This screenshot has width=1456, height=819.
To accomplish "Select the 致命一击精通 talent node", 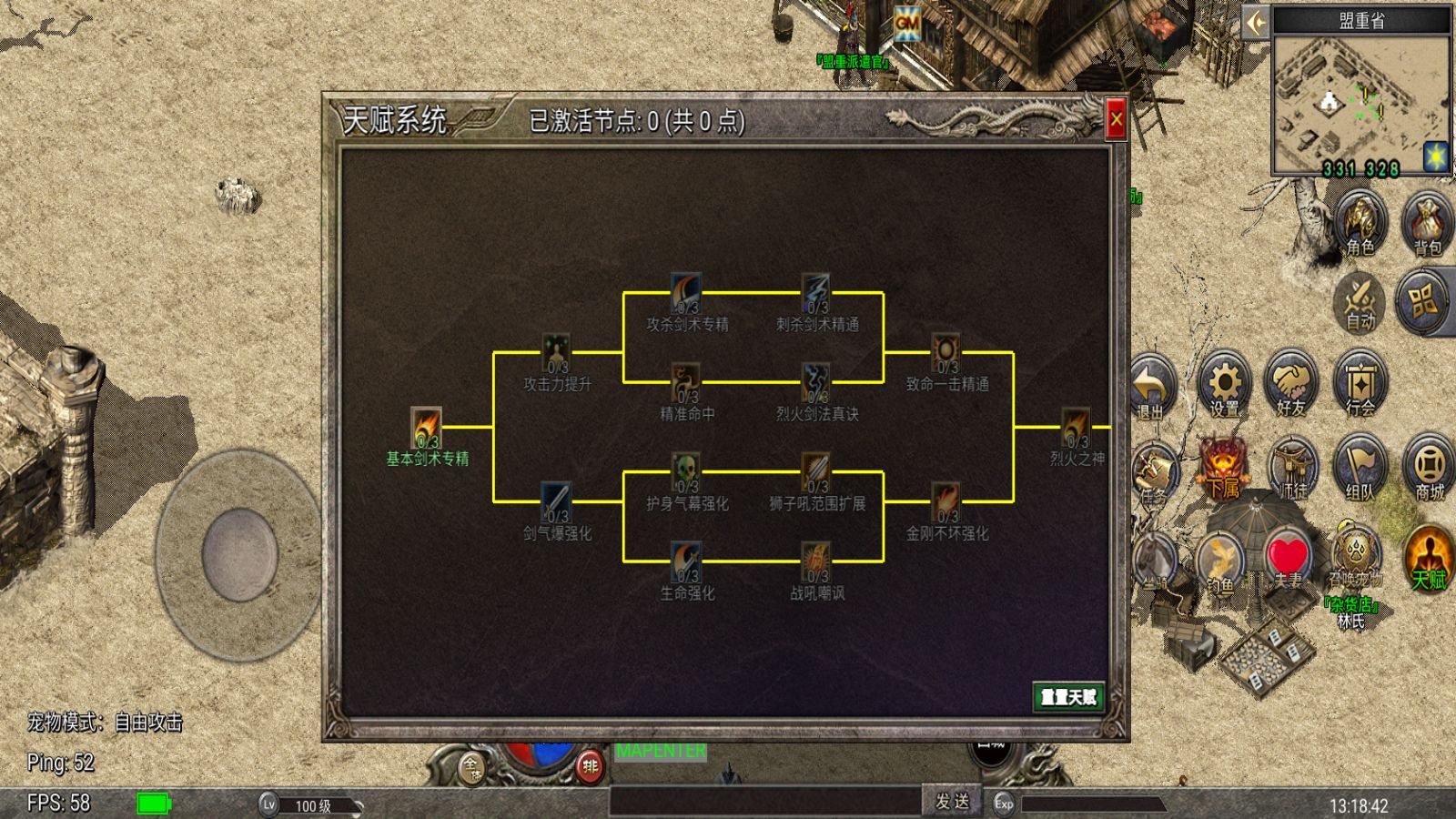I will pos(946,353).
